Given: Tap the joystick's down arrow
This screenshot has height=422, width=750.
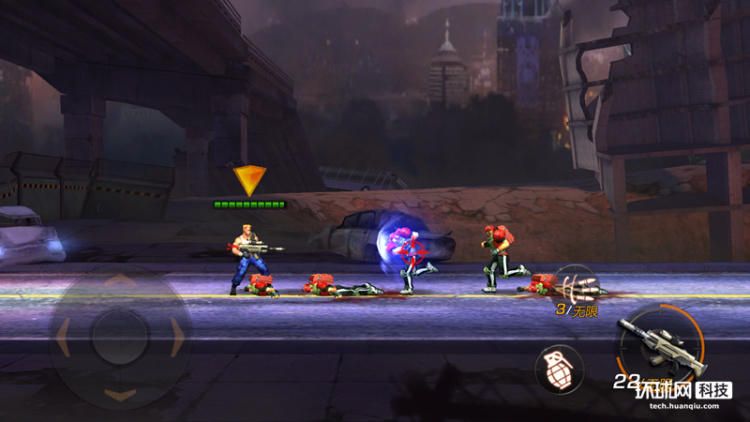Looking at the screenshot, I should coord(120,394).
